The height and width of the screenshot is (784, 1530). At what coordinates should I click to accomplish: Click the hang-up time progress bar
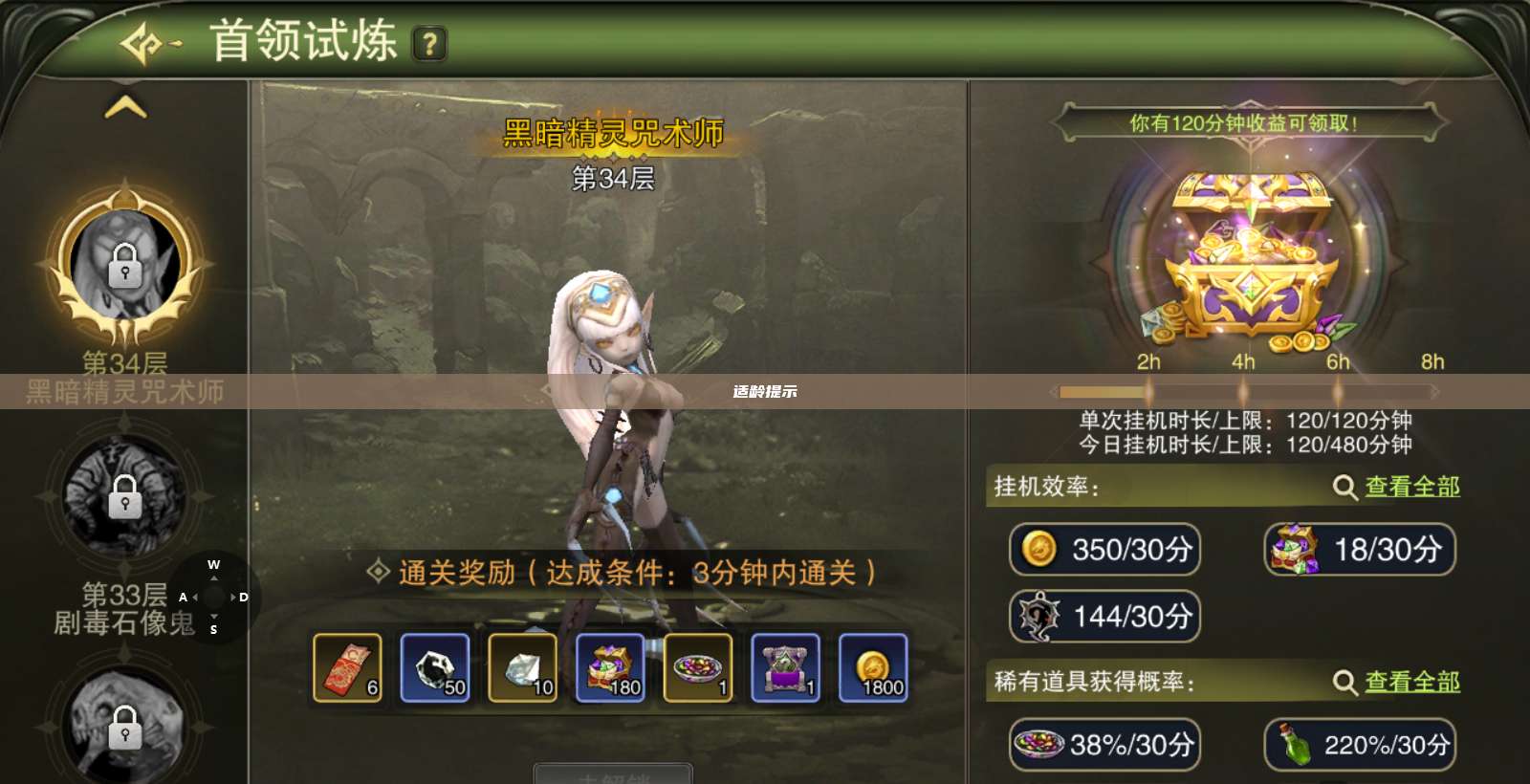click(1243, 390)
